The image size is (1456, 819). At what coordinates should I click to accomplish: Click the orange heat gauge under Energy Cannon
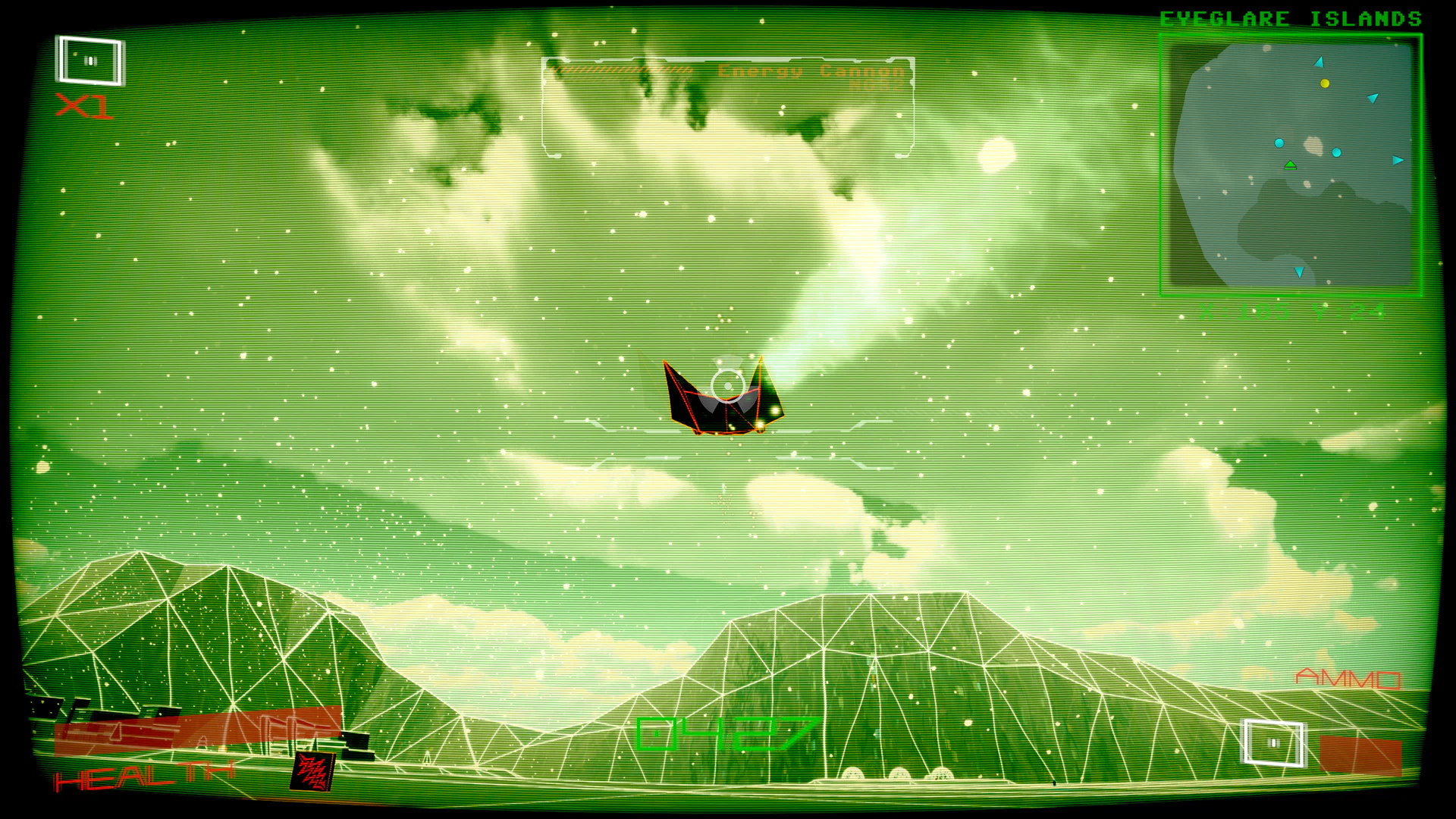pos(622,71)
